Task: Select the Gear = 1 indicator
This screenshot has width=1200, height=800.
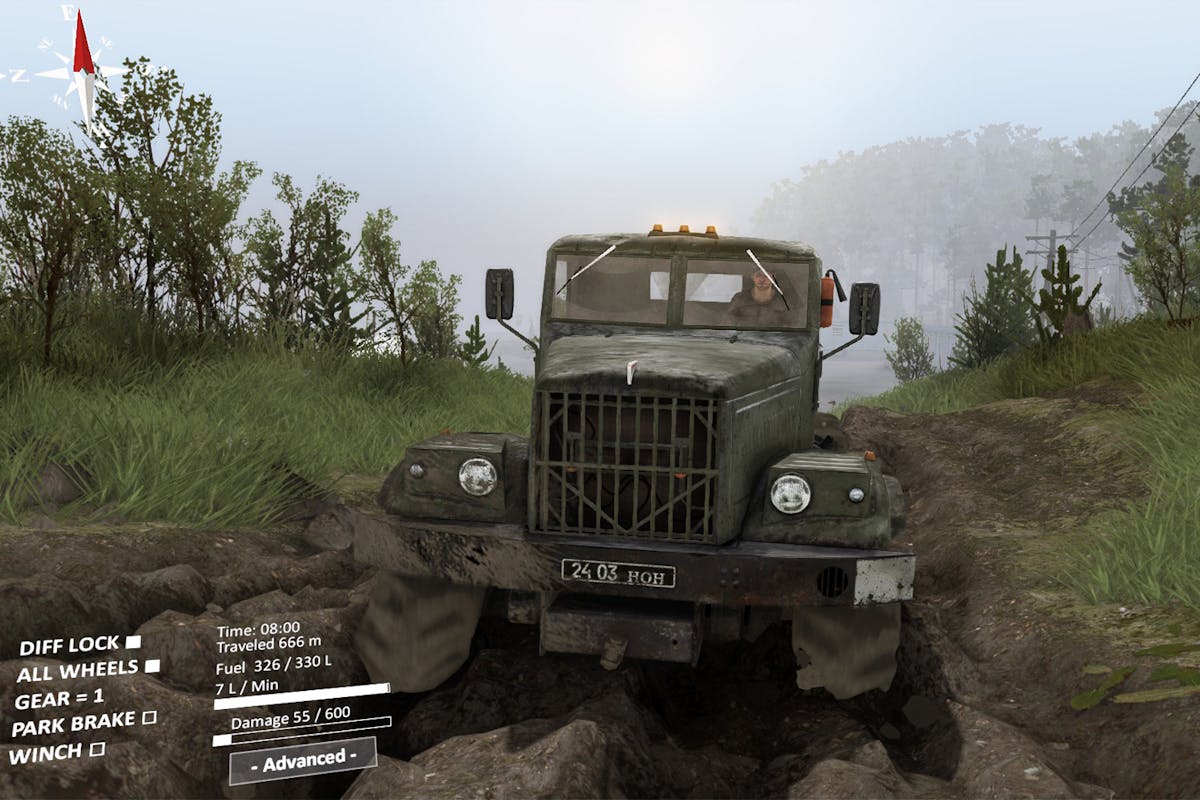Action: 60,697
